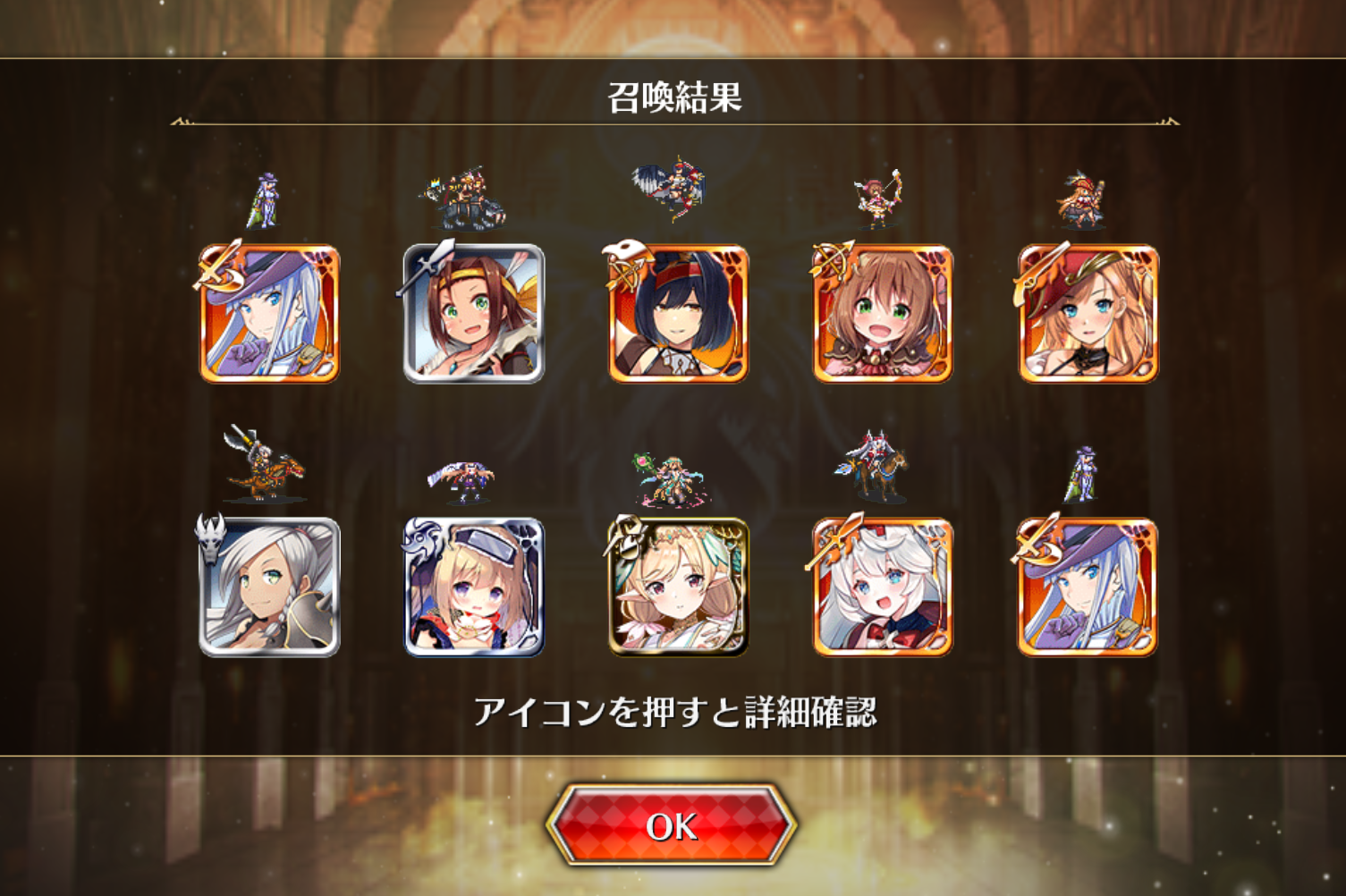The width and height of the screenshot is (1346, 896).
Task: Inspect the blonde girl wearing a red hat
Action: 1088,314
